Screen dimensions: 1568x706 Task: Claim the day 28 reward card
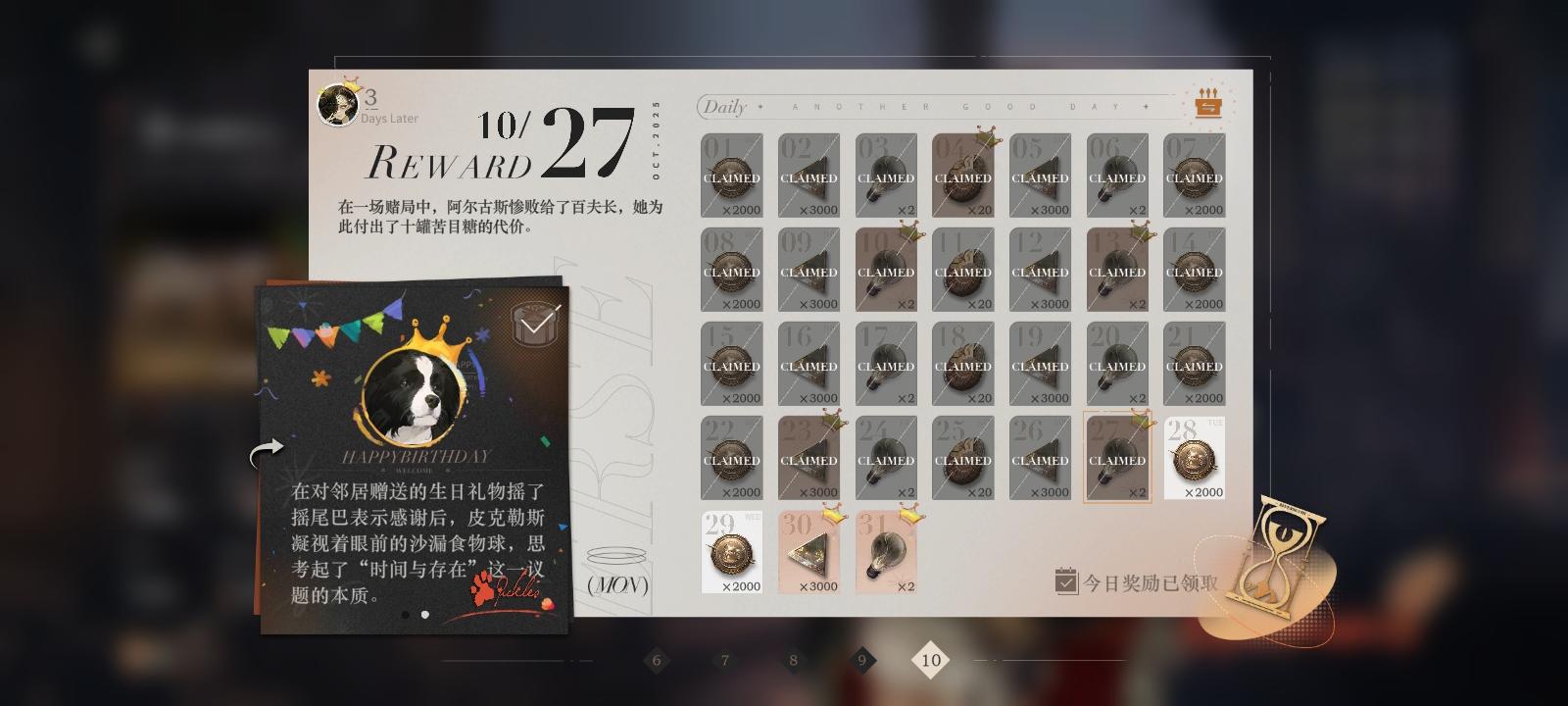pos(1194,456)
